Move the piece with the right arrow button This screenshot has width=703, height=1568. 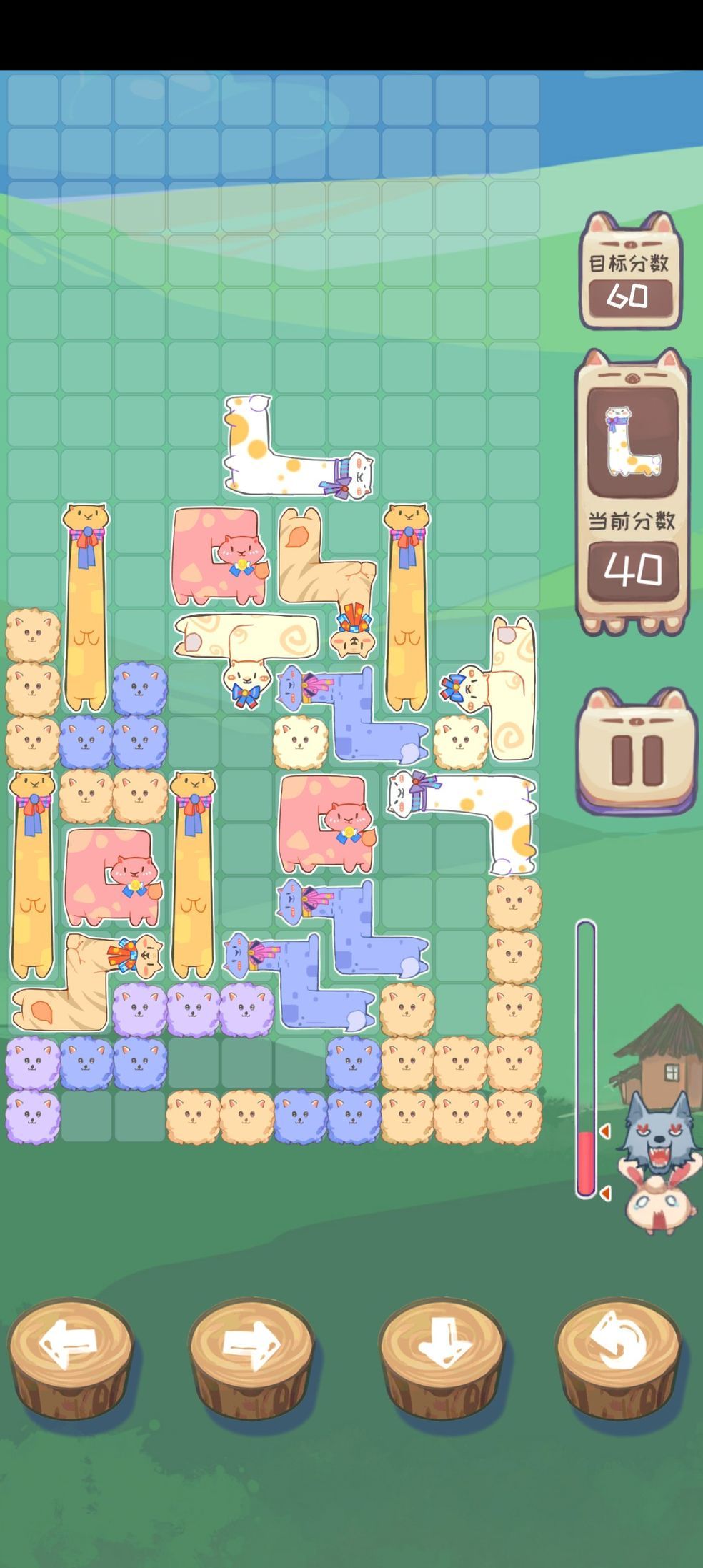pyautogui.click(x=251, y=1346)
